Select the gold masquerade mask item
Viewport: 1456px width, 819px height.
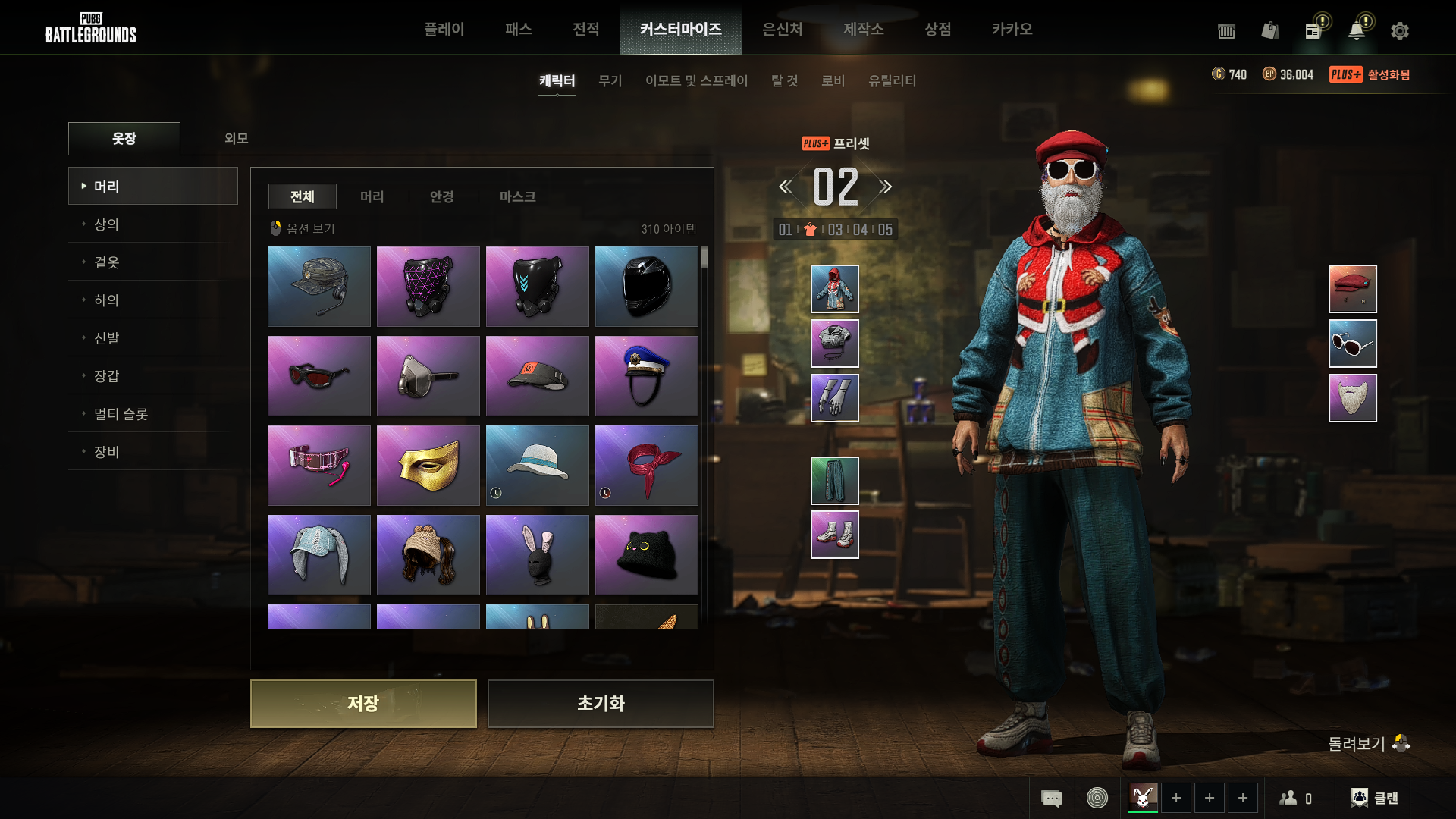[x=428, y=466]
